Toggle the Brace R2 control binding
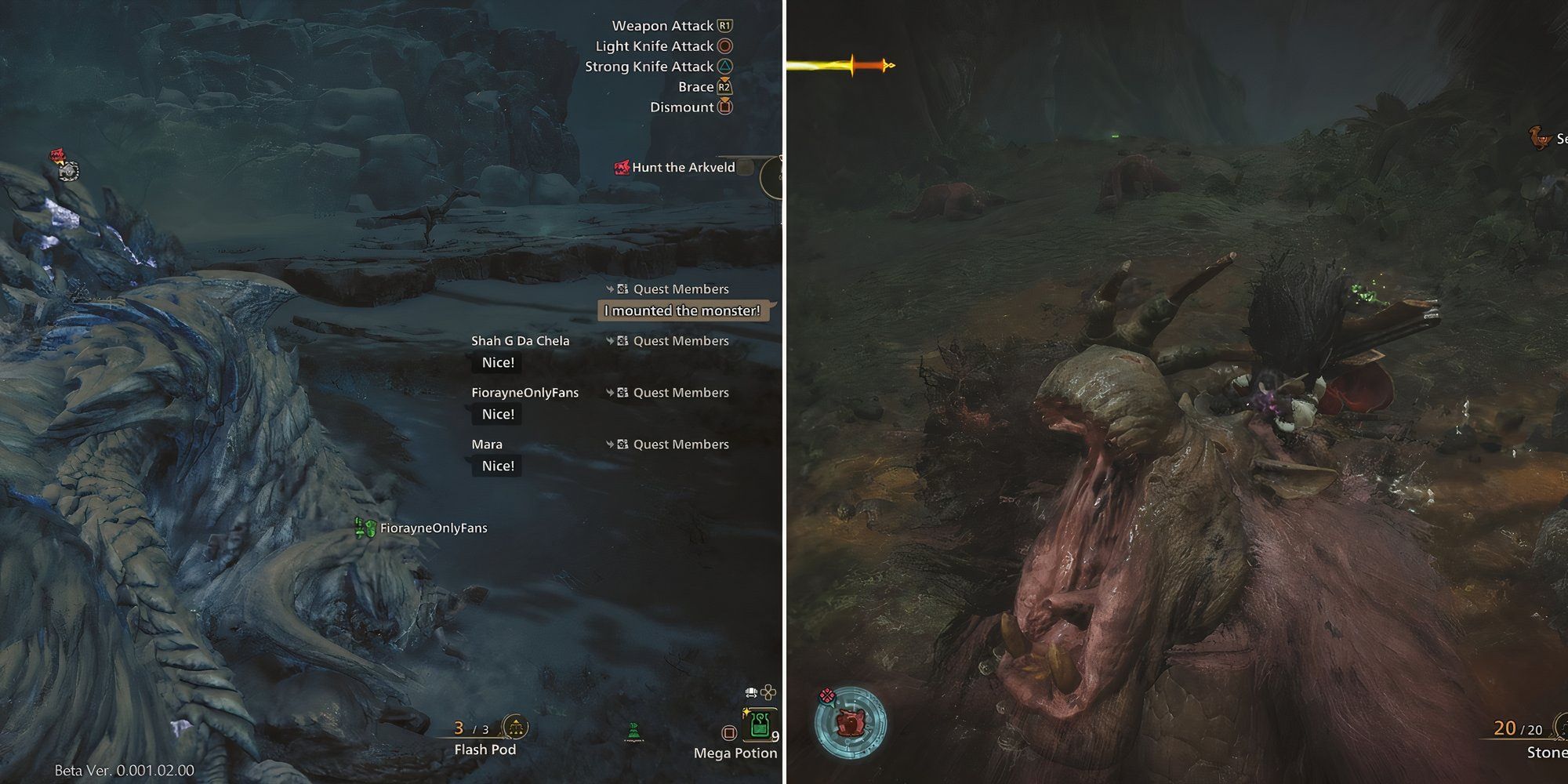The width and height of the screenshot is (1568, 784). point(725,87)
